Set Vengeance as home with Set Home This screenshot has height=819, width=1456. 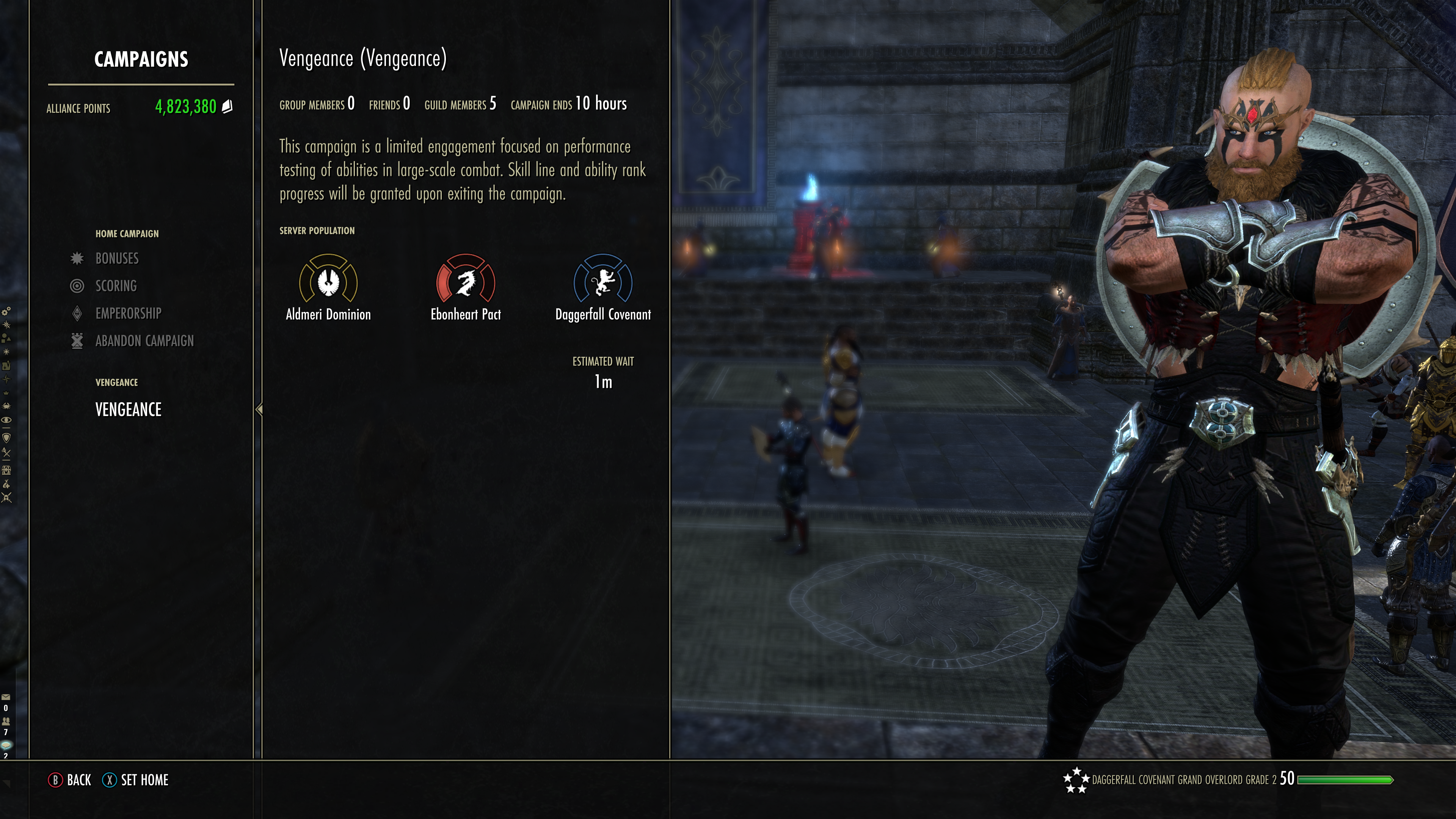[x=136, y=780]
